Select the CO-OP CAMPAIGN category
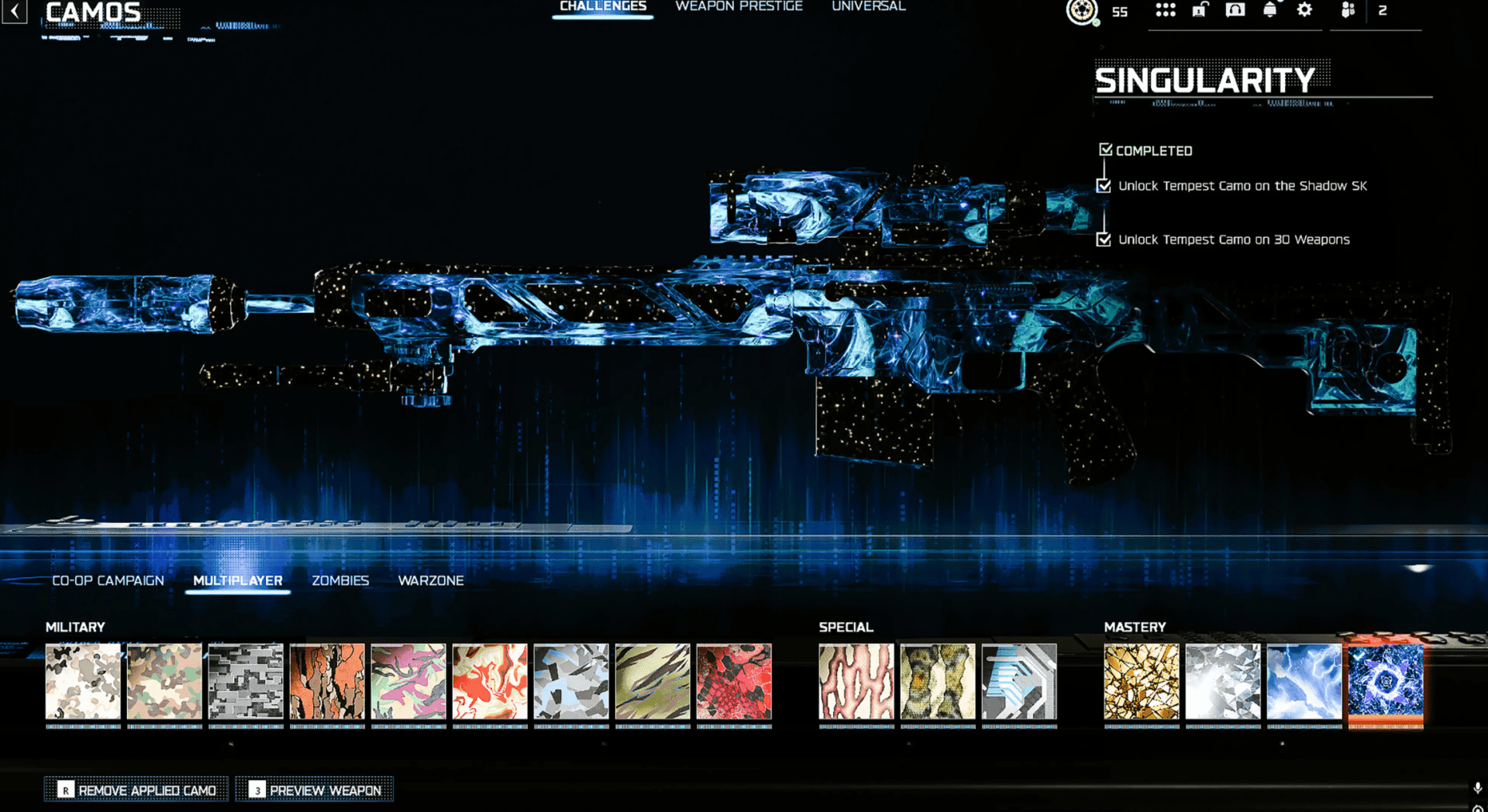Image resolution: width=1488 pixels, height=812 pixels. (108, 580)
